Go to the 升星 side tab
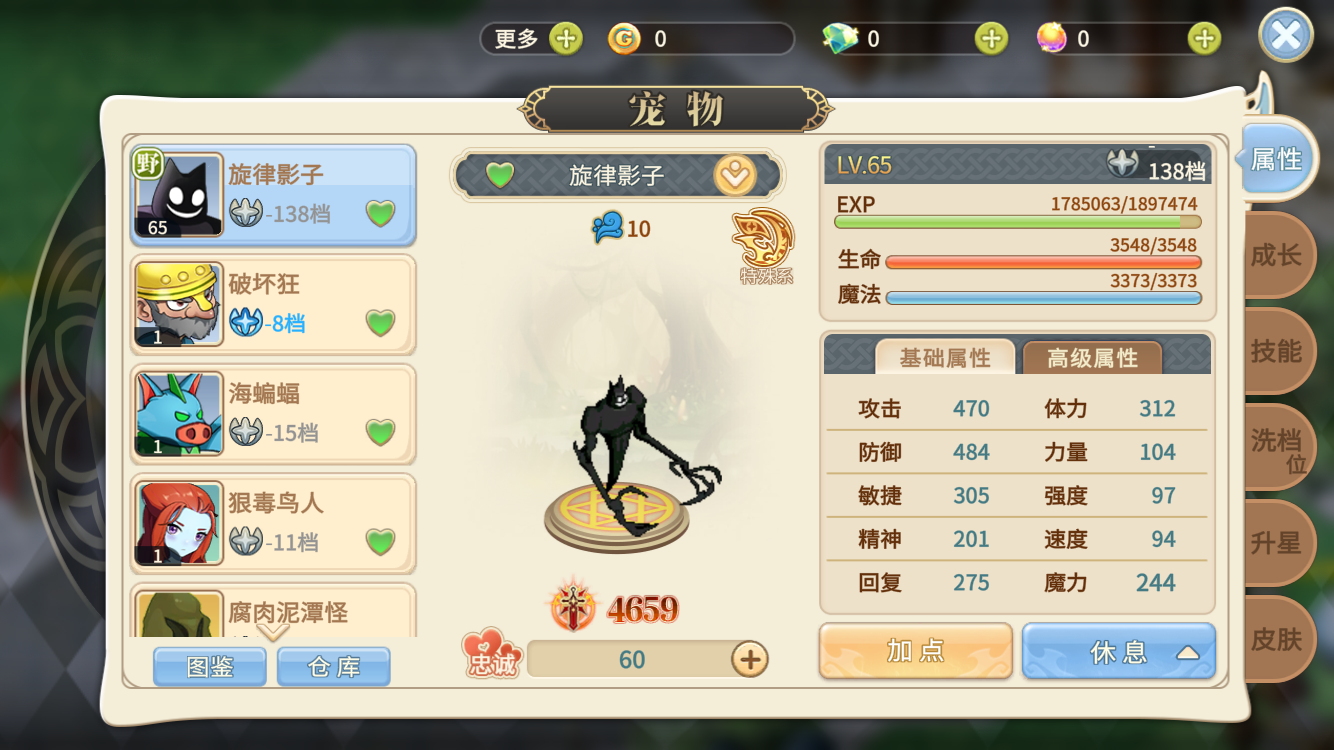1334x750 pixels. click(x=1276, y=543)
